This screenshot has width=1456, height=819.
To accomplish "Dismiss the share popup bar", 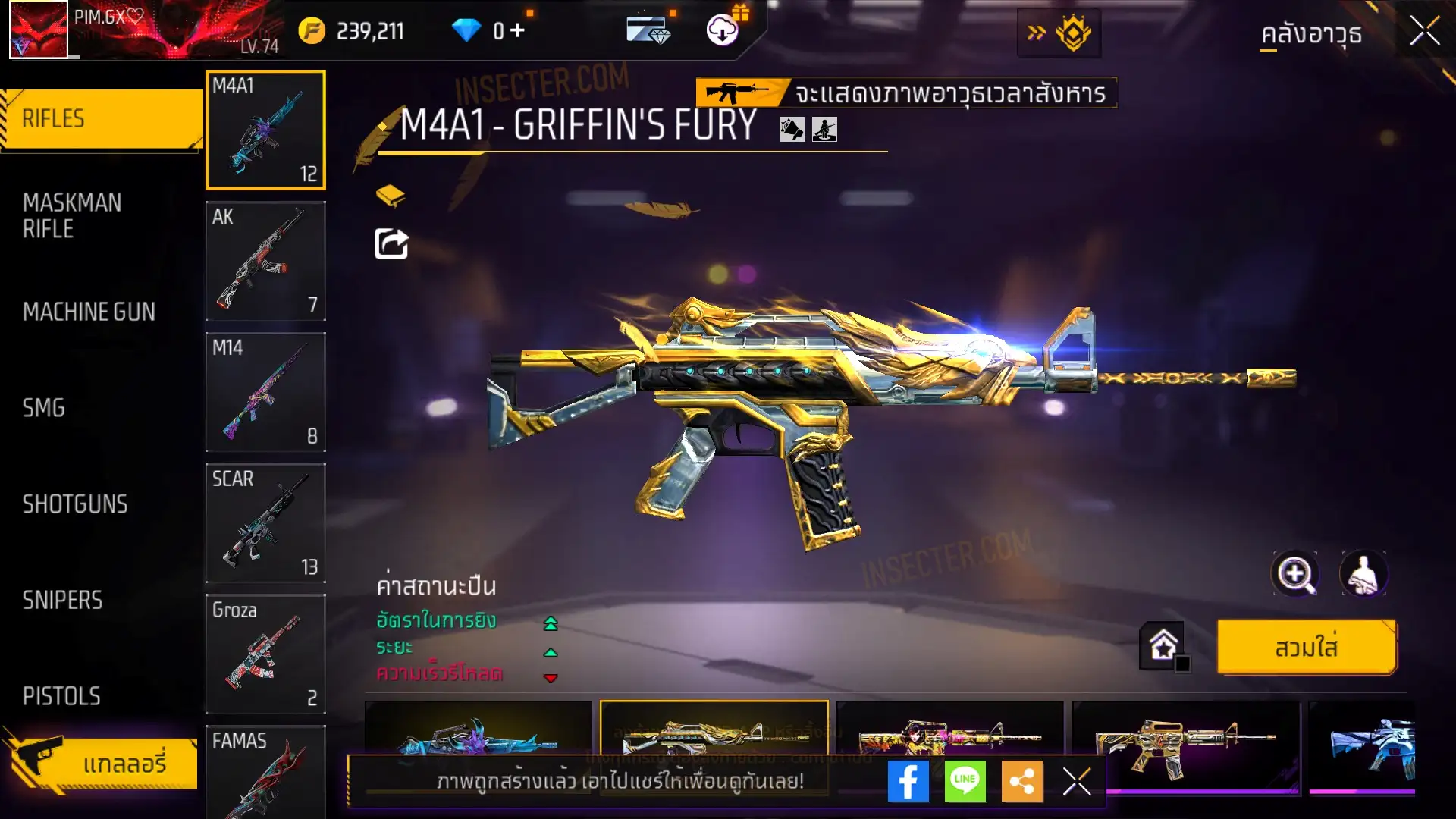I will pos(1076,781).
